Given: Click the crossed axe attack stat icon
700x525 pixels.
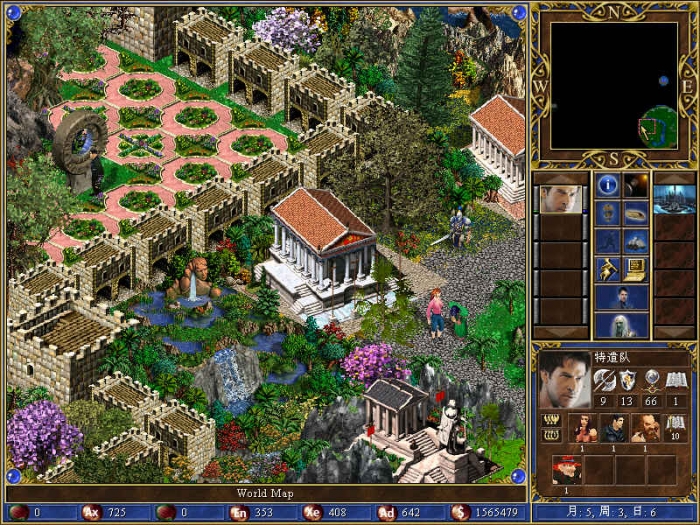Looking at the screenshot, I should tap(604, 380).
